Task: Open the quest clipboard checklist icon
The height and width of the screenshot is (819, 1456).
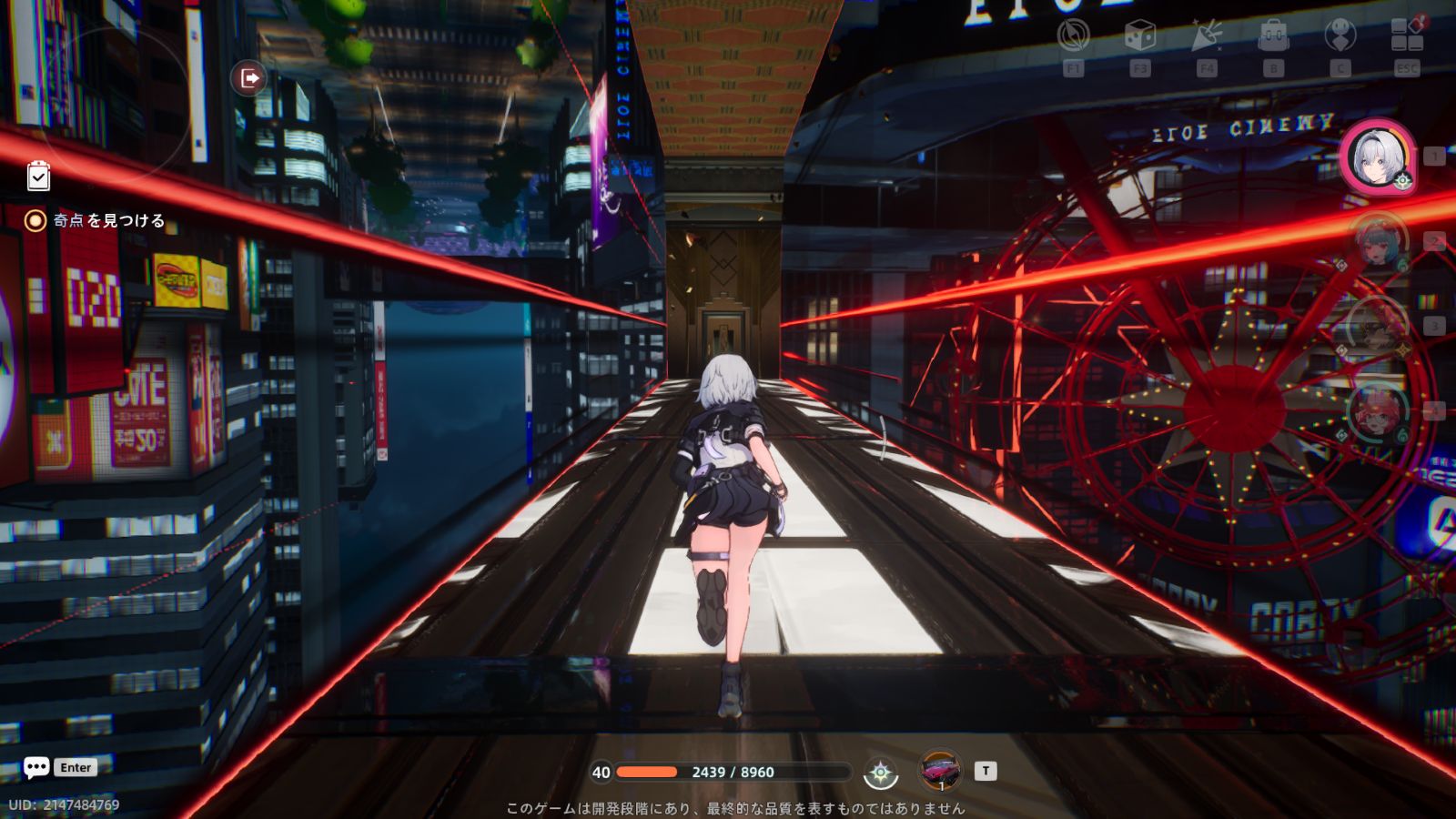Action: click(x=38, y=176)
